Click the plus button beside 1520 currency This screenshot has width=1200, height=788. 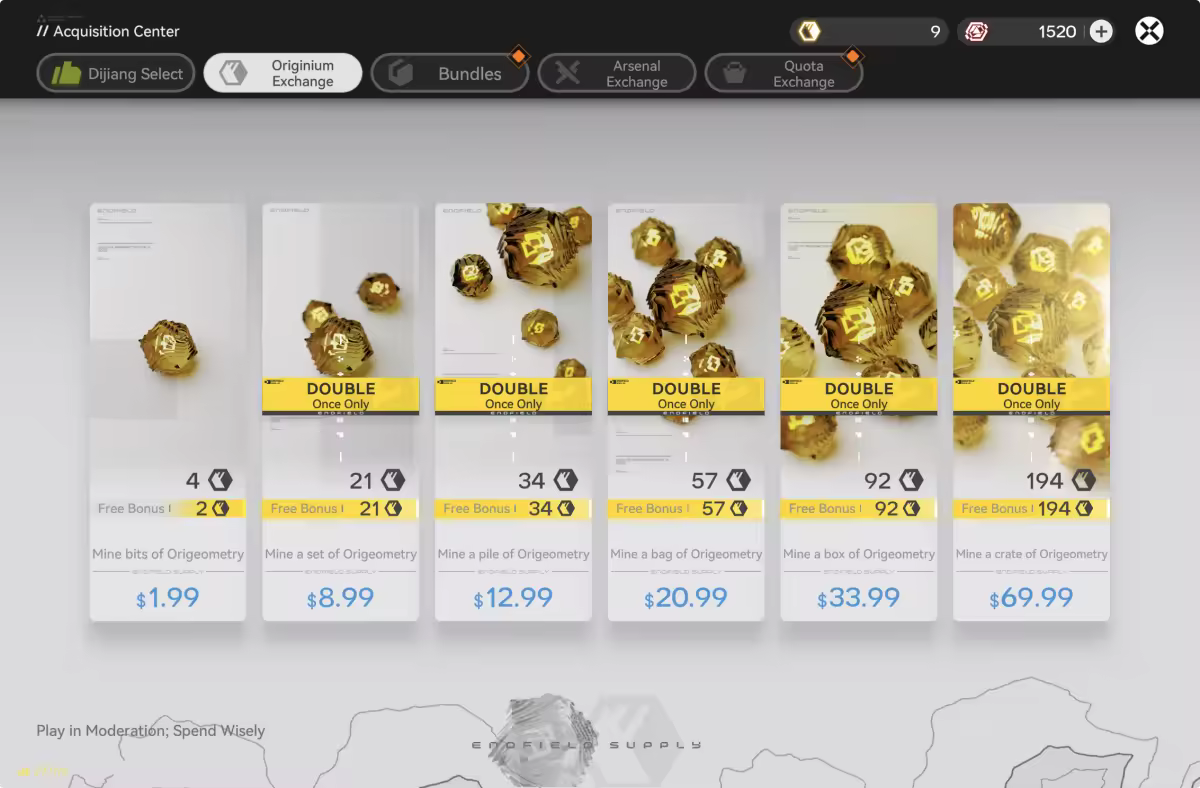(x=1101, y=31)
